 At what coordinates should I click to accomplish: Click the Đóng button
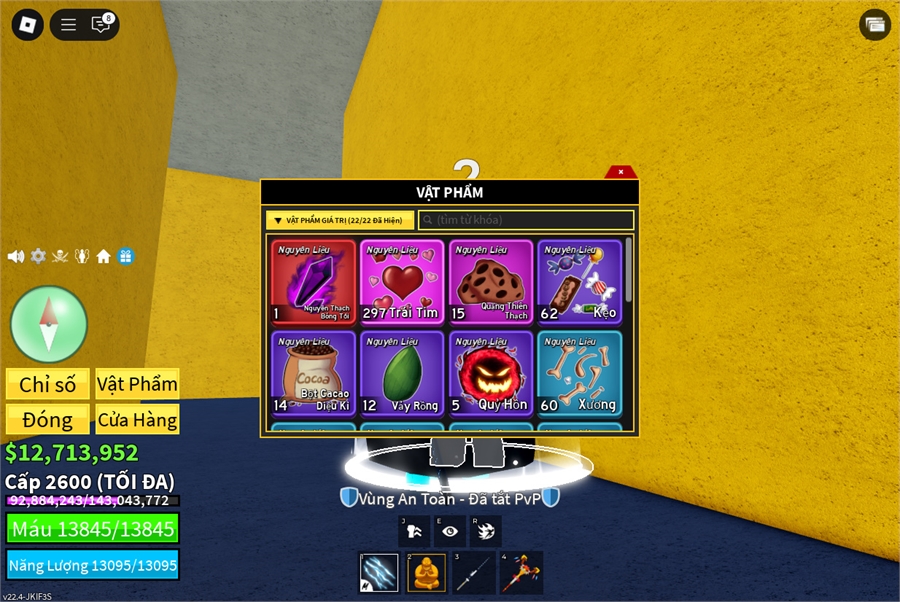[48, 419]
